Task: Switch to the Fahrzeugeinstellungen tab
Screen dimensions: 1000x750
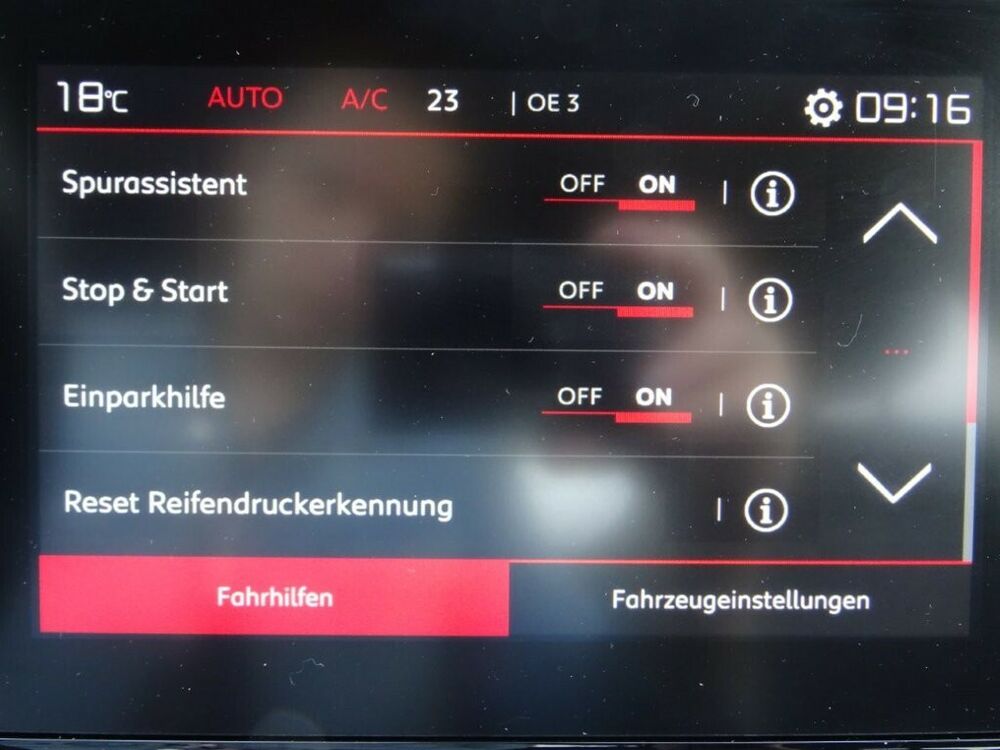Action: pyautogui.click(x=740, y=600)
